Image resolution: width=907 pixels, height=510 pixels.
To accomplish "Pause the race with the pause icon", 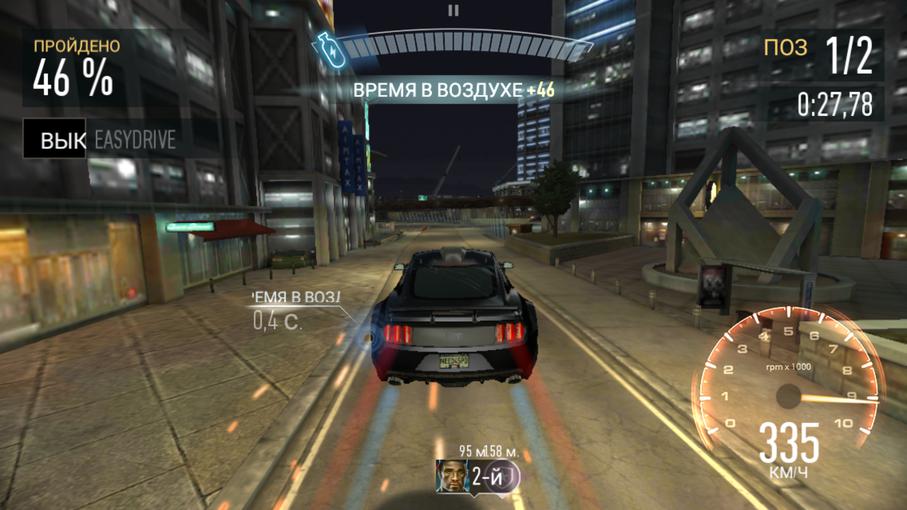I will click(454, 10).
